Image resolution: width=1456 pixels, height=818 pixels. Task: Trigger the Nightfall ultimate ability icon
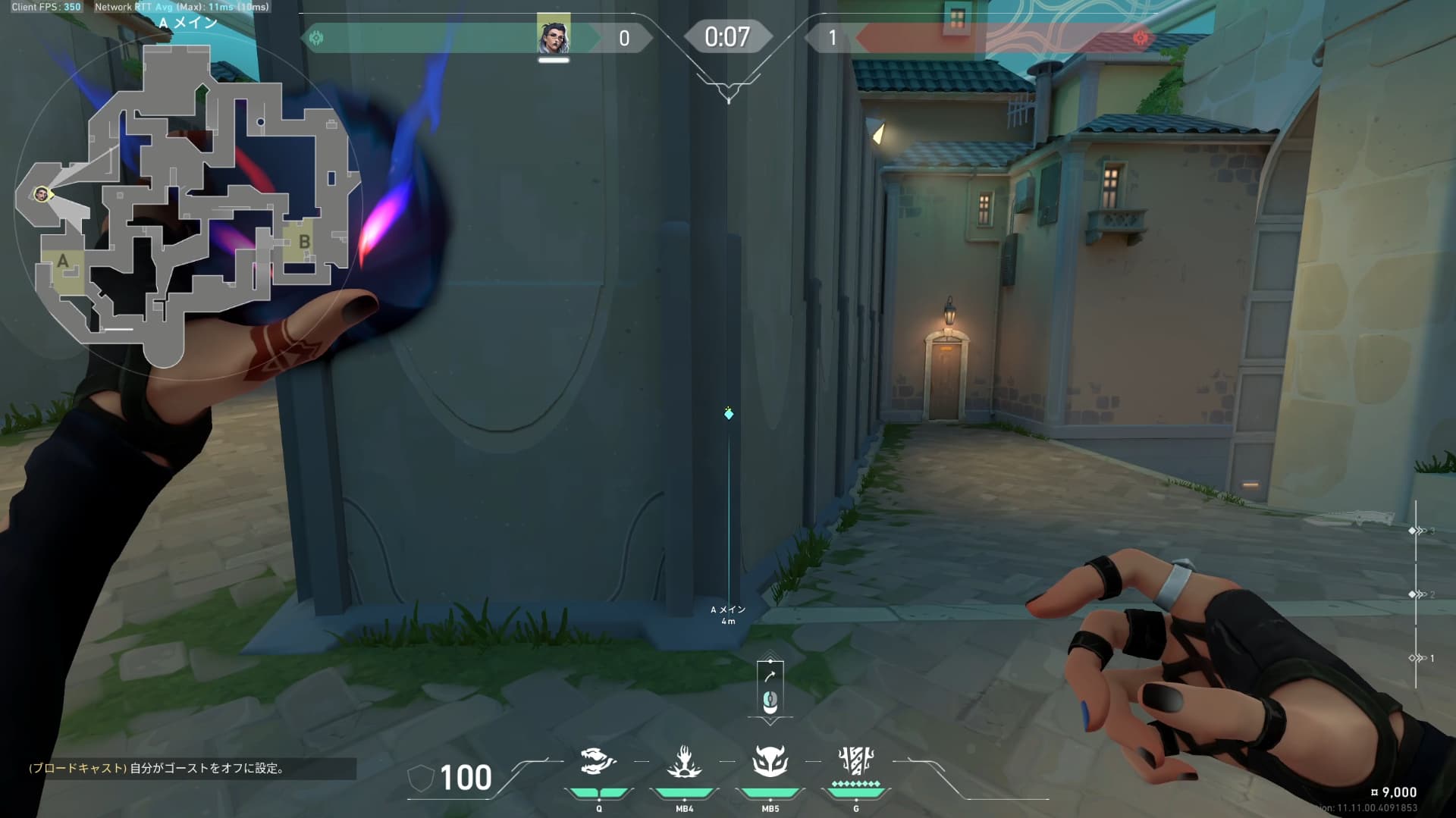[856, 760]
